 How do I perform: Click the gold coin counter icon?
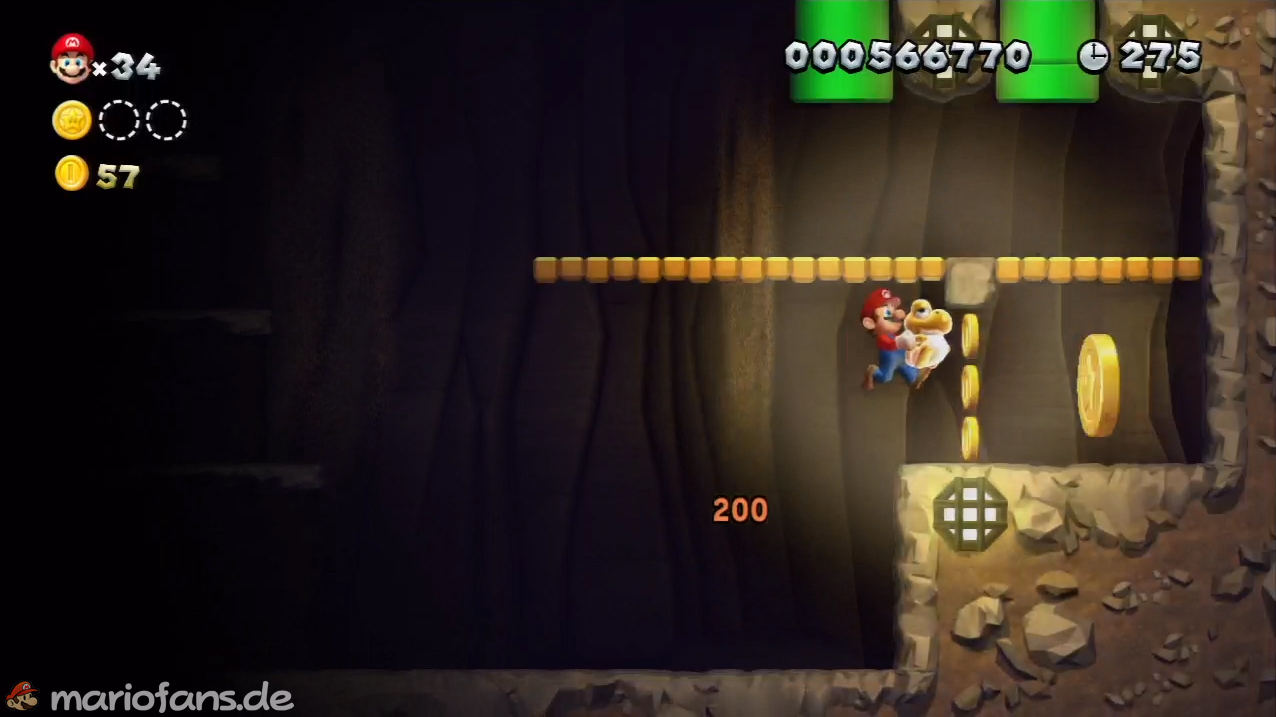(x=72, y=174)
